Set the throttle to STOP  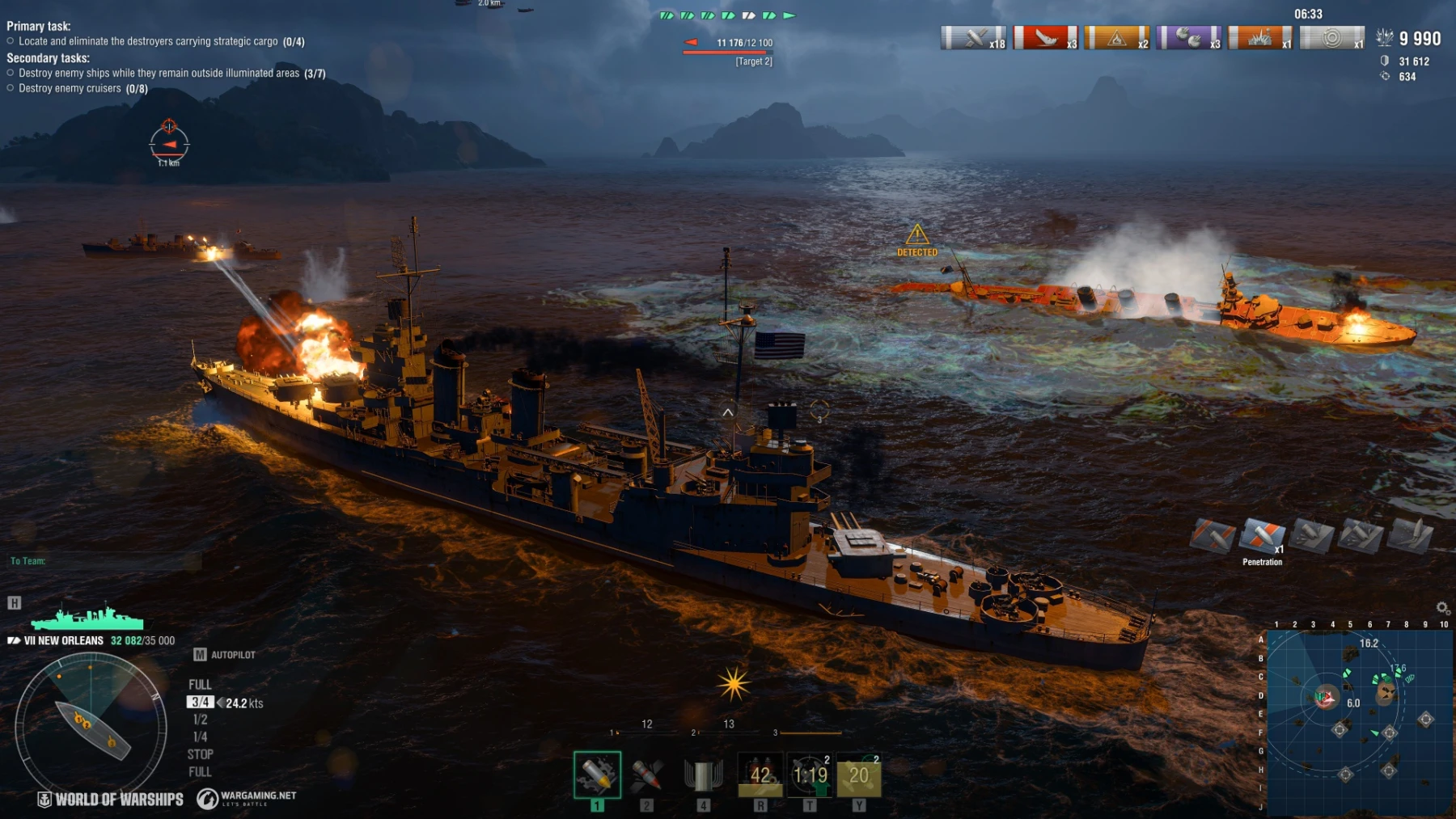pyautogui.click(x=199, y=754)
